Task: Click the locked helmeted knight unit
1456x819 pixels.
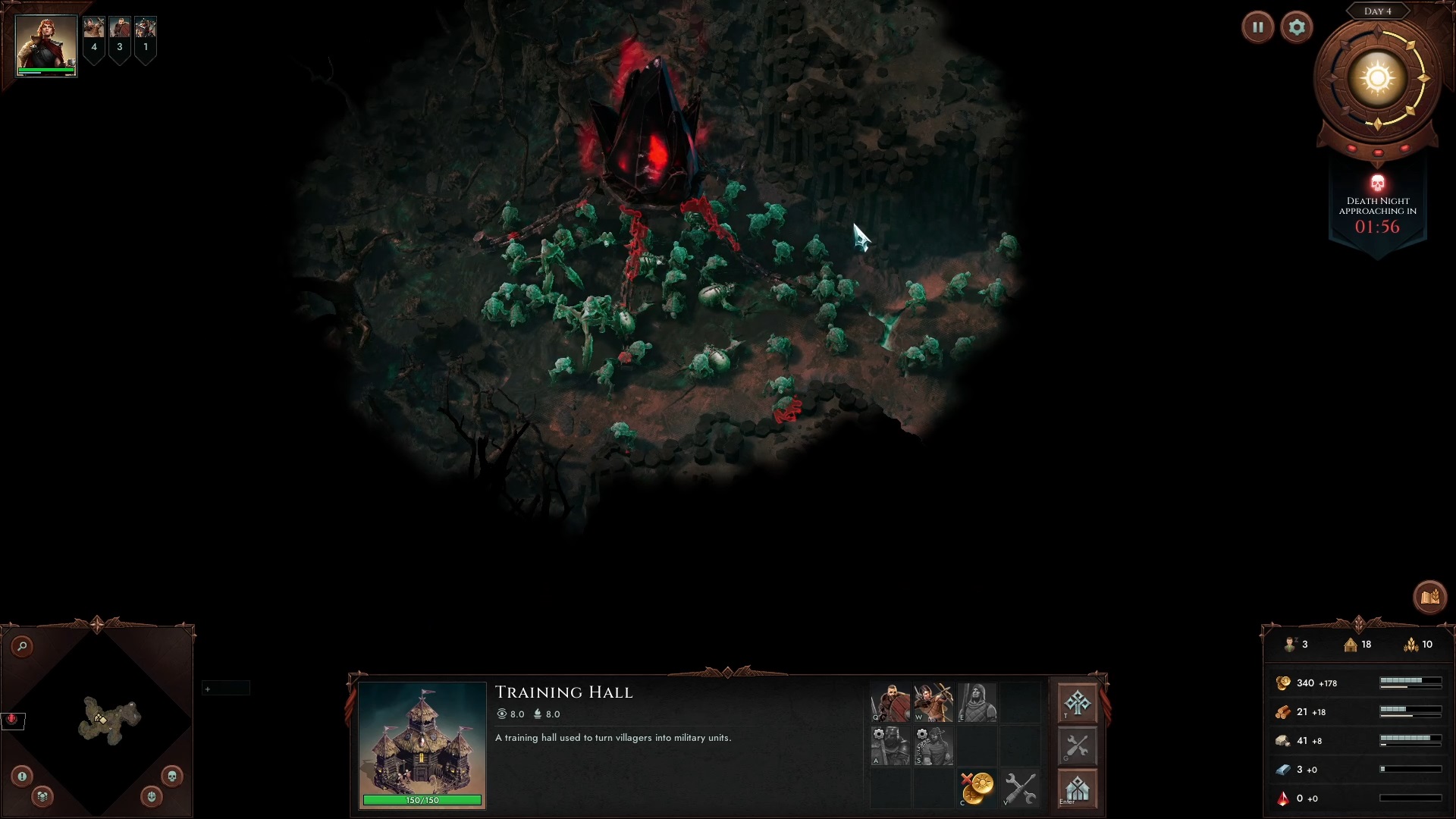Action: 890,746
